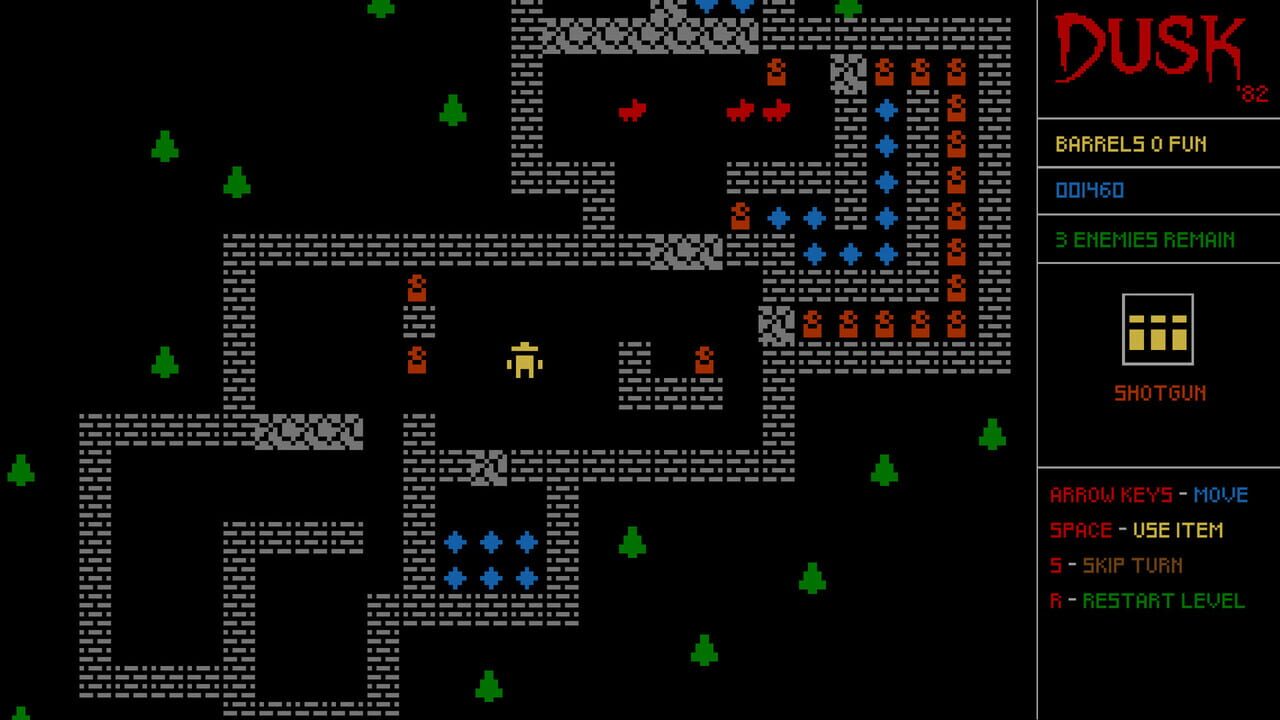Click the 'R - RESTART LEVEL' control hint
1280x720 pixels.
(x=1148, y=602)
